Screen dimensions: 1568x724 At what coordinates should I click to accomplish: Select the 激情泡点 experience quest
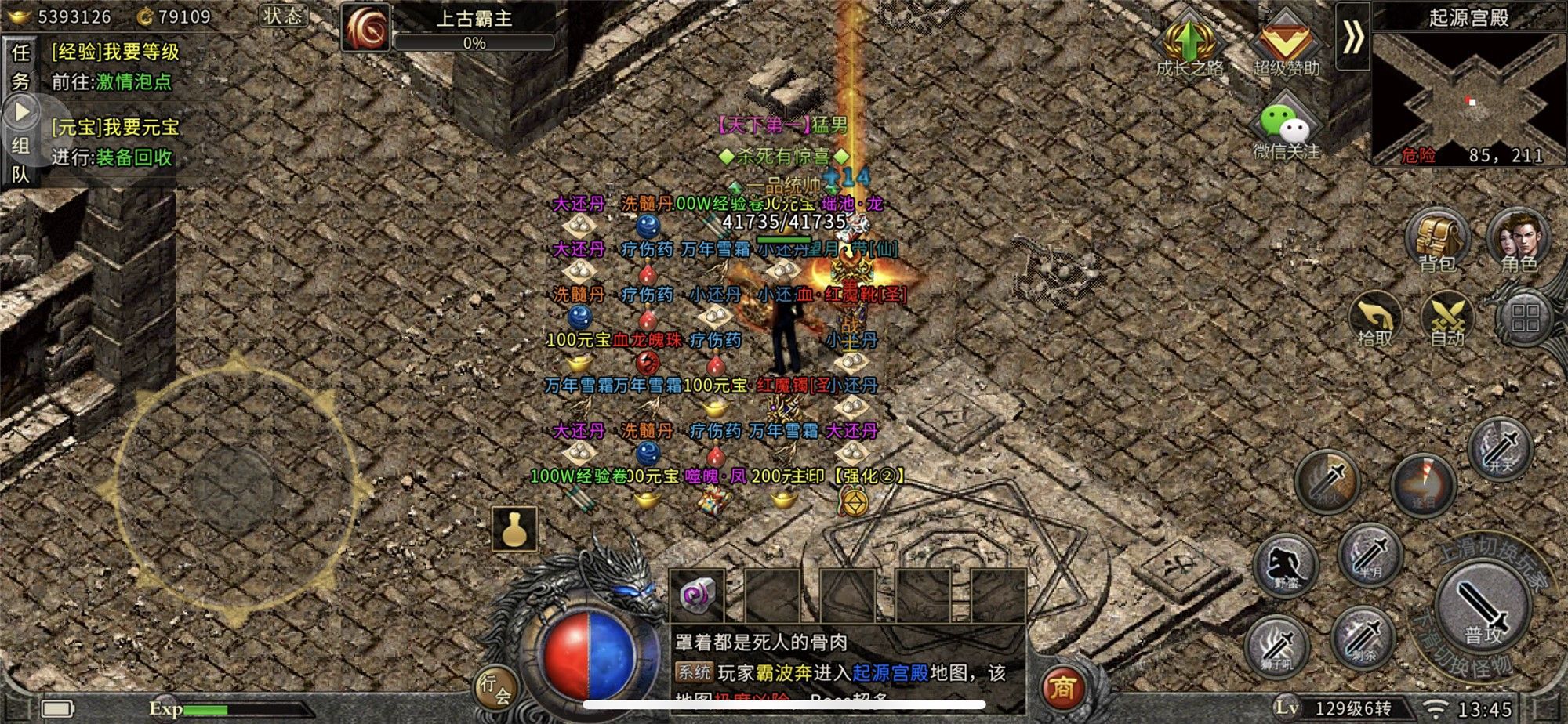point(133,81)
